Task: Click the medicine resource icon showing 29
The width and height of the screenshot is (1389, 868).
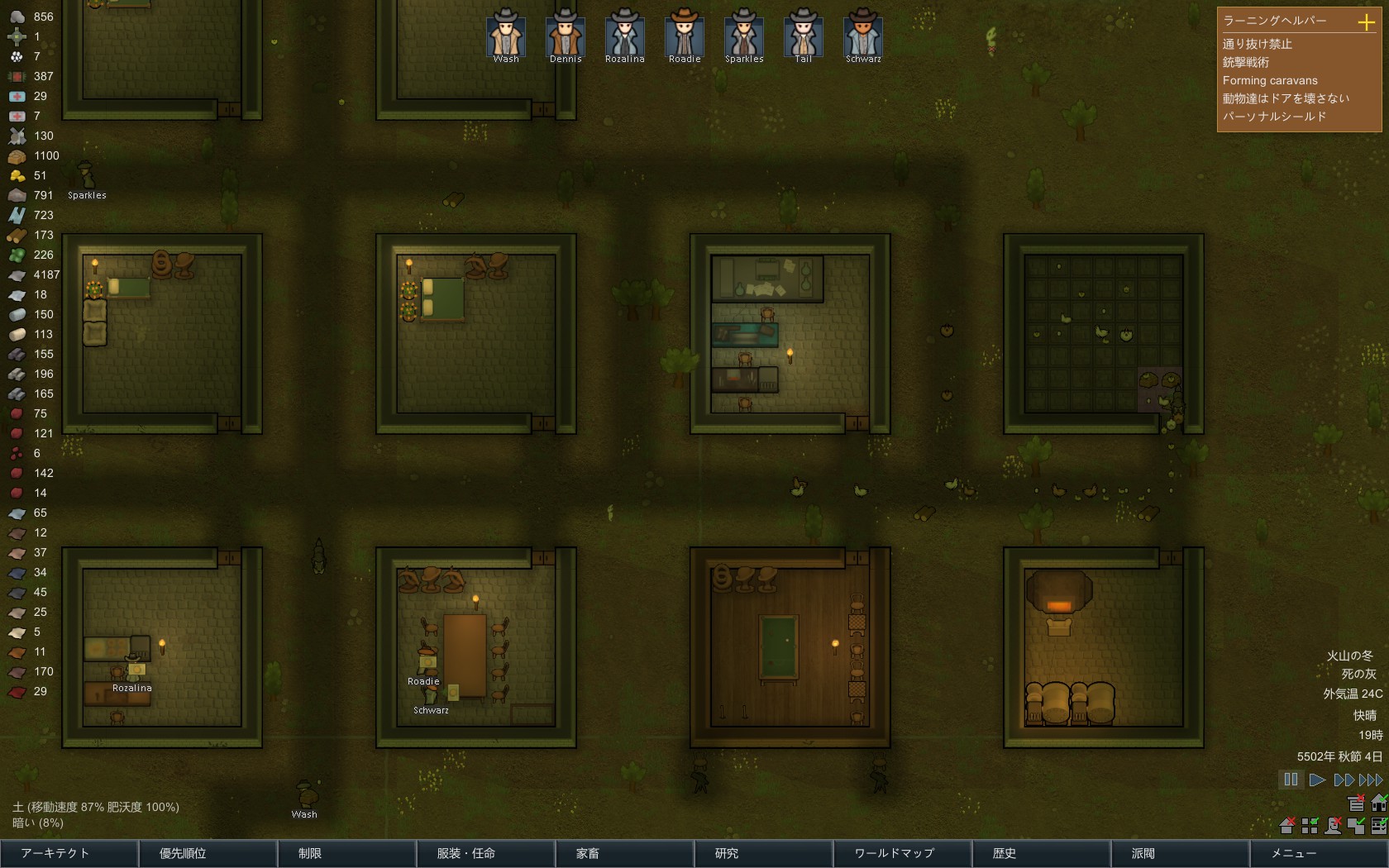Action: pyautogui.click(x=17, y=96)
